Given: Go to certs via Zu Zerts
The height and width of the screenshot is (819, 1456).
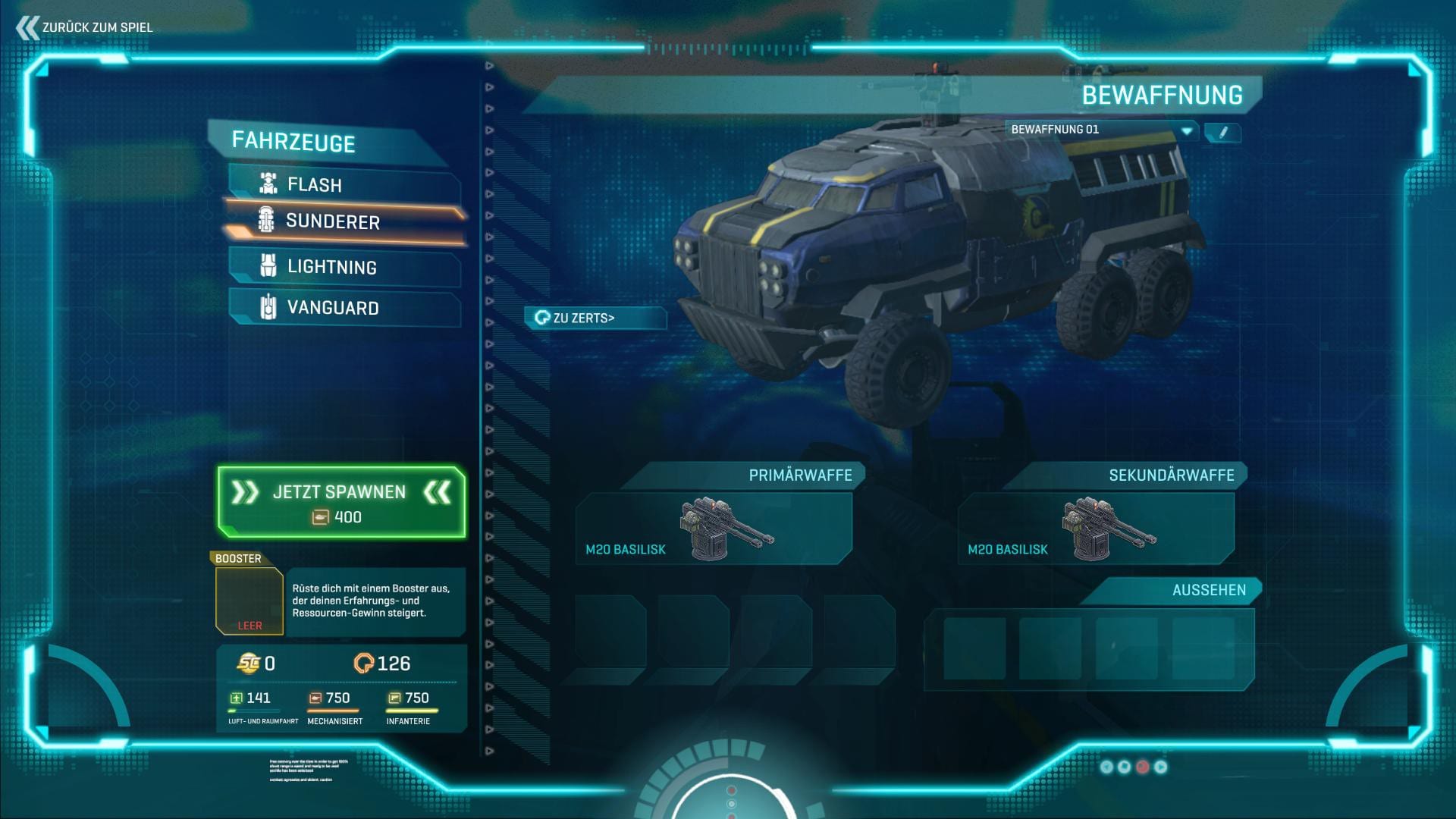Looking at the screenshot, I should pyautogui.click(x=595, y=318).
